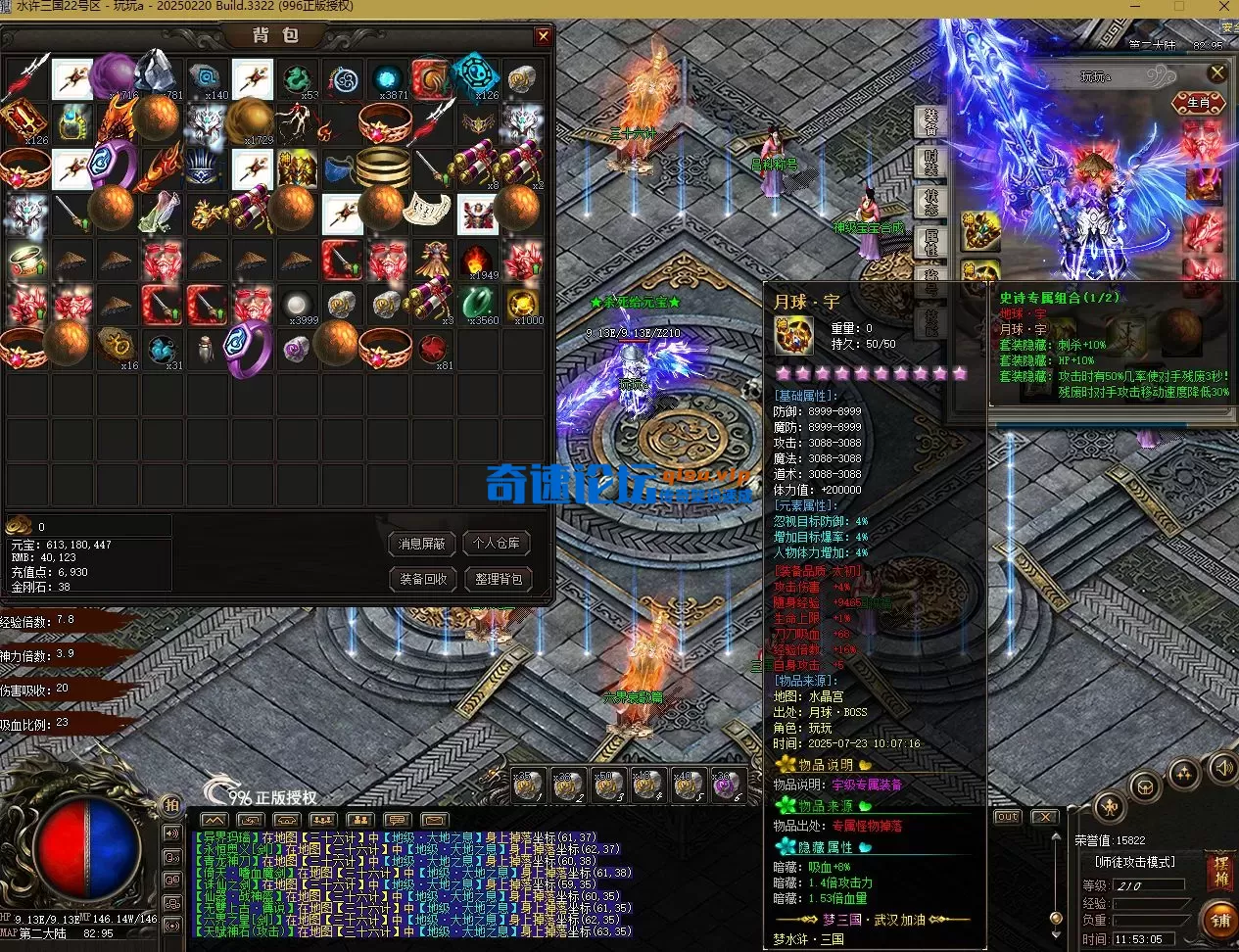Close the 背包 inventory window
This screenshot has width=1239, height=952.
(543, 36)
